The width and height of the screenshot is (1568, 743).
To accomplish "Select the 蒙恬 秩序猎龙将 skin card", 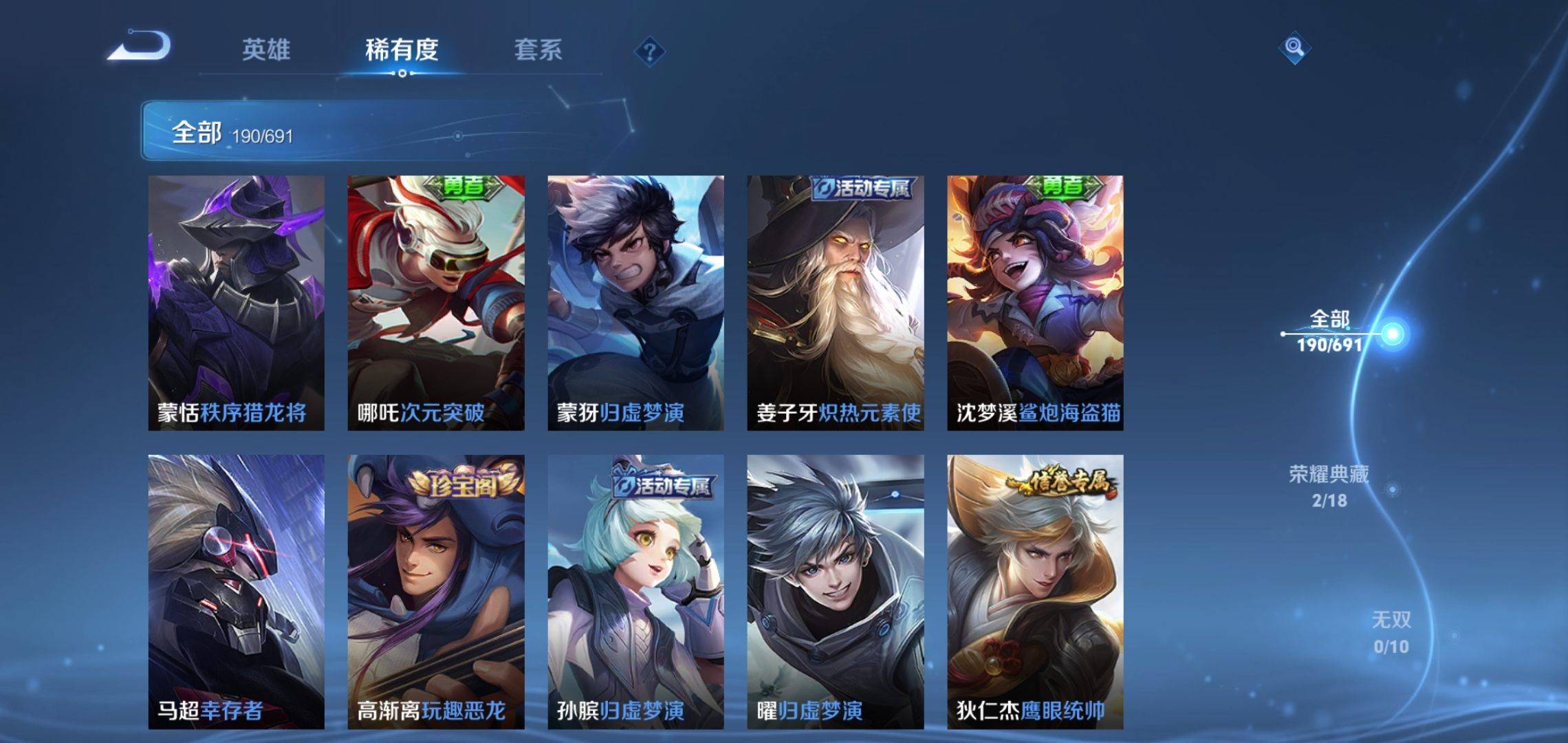I will pos(236,303).
